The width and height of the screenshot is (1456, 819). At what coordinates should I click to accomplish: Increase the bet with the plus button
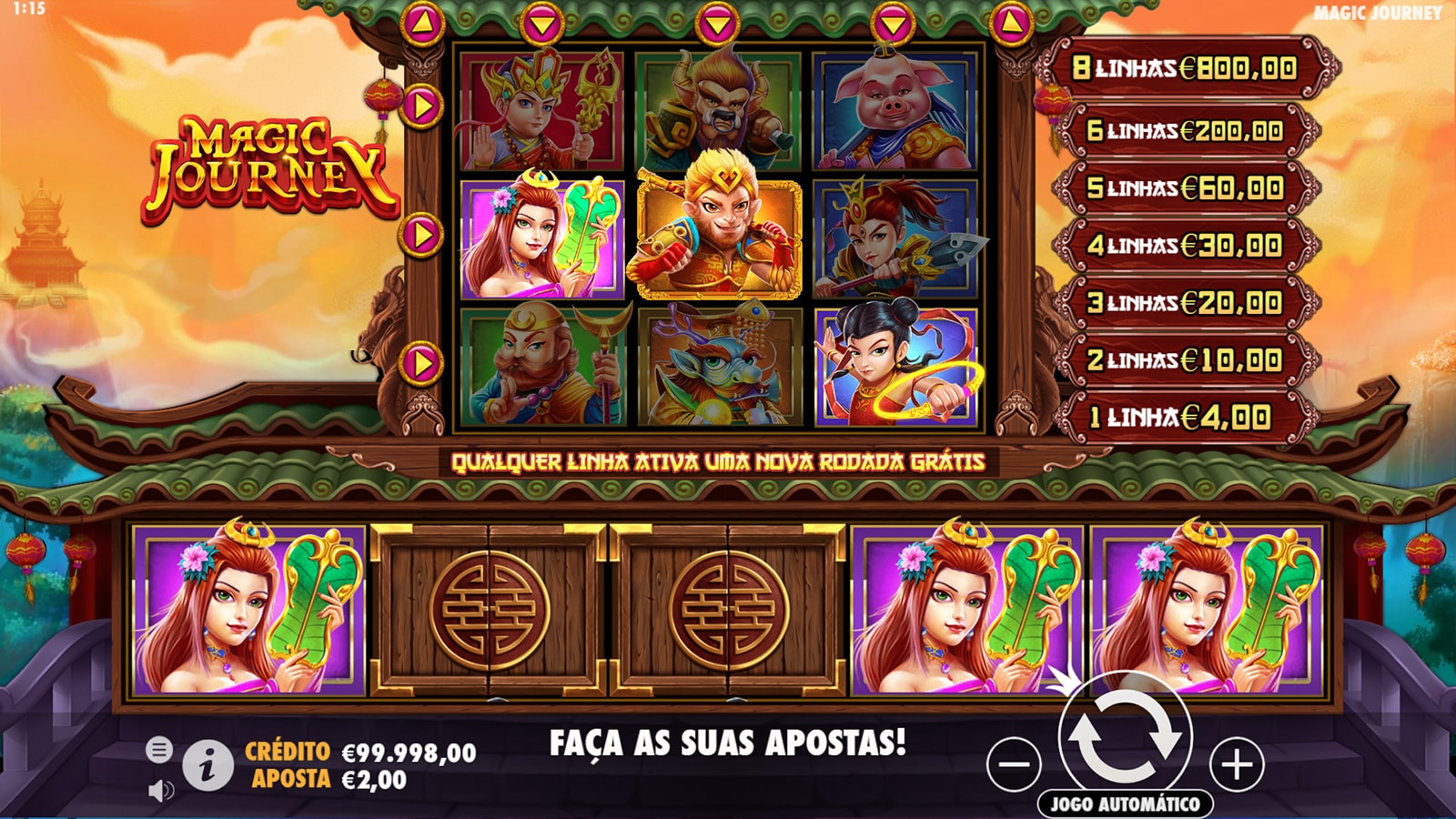[x=1236, y=764]
